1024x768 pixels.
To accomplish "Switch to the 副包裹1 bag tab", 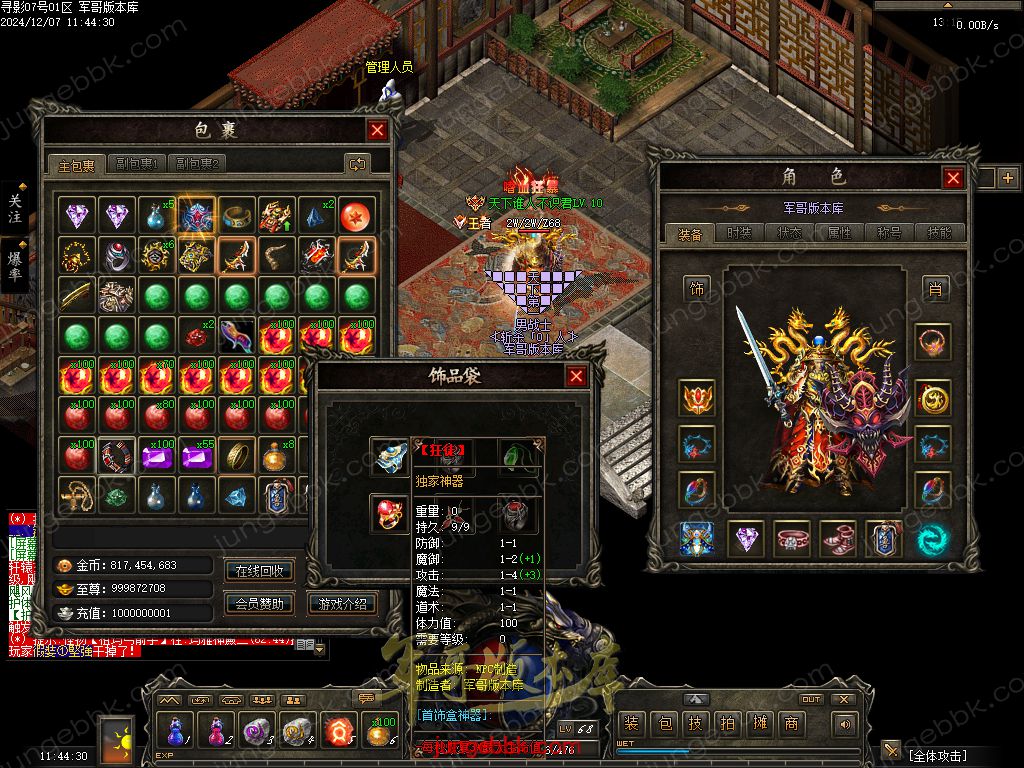I will tap(137, 164).
